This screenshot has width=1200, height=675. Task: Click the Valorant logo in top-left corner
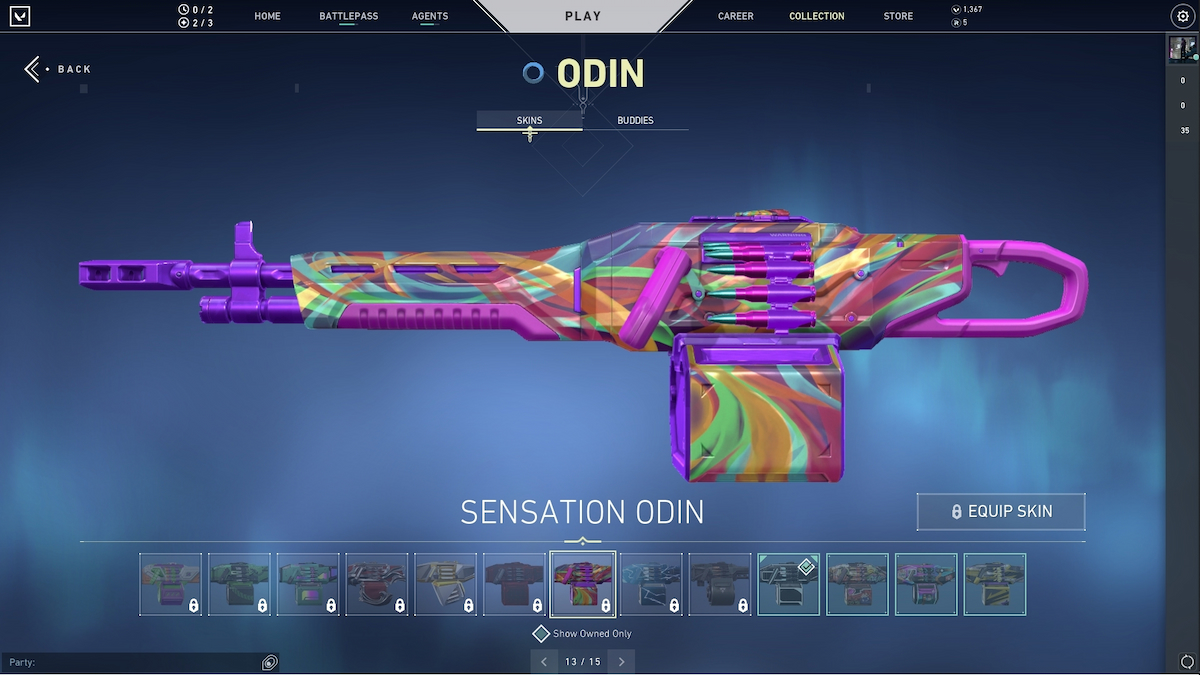[x=20, y=16]
